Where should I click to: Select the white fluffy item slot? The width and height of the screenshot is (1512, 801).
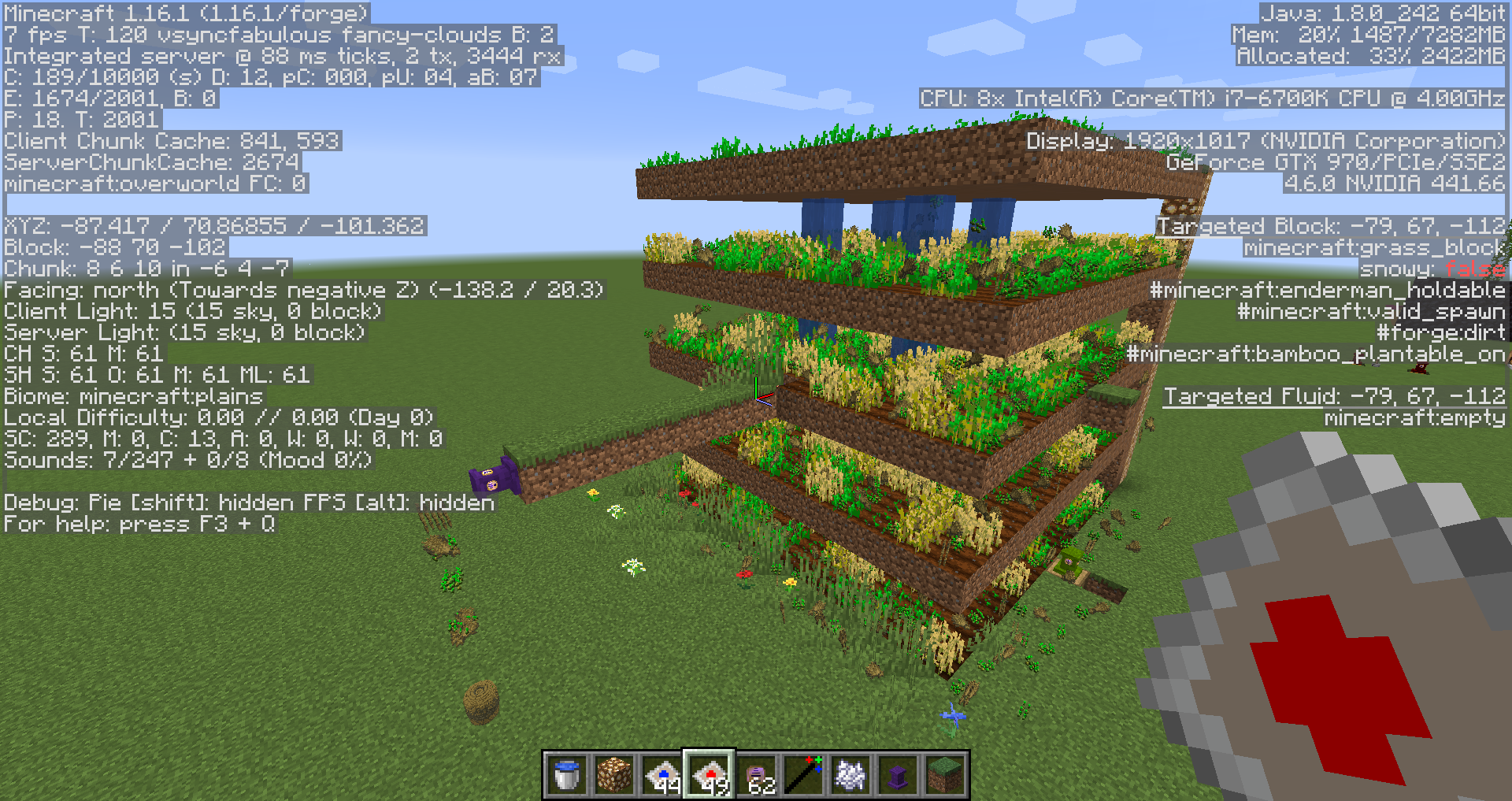pyautogui.click(x=850, y=775)
